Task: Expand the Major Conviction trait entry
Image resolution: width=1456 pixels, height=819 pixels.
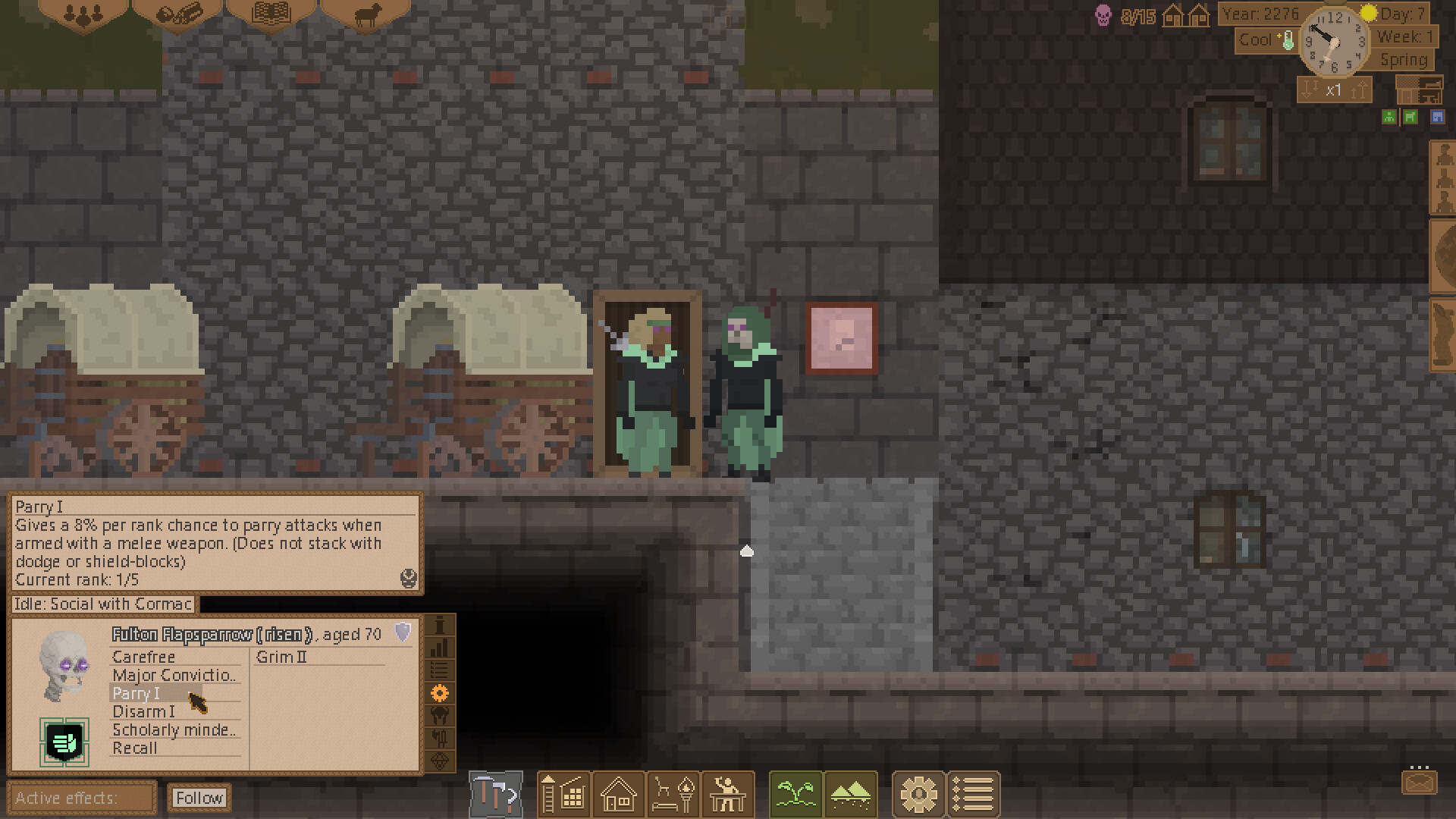Action: [174, 675]
